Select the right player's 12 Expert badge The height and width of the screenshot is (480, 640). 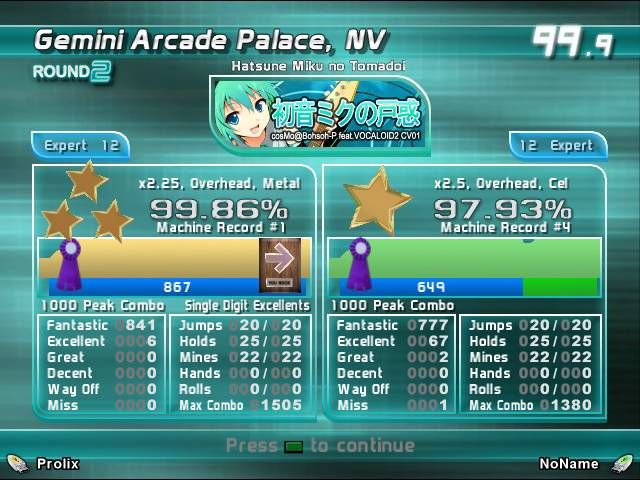click(x=557, y=145)
